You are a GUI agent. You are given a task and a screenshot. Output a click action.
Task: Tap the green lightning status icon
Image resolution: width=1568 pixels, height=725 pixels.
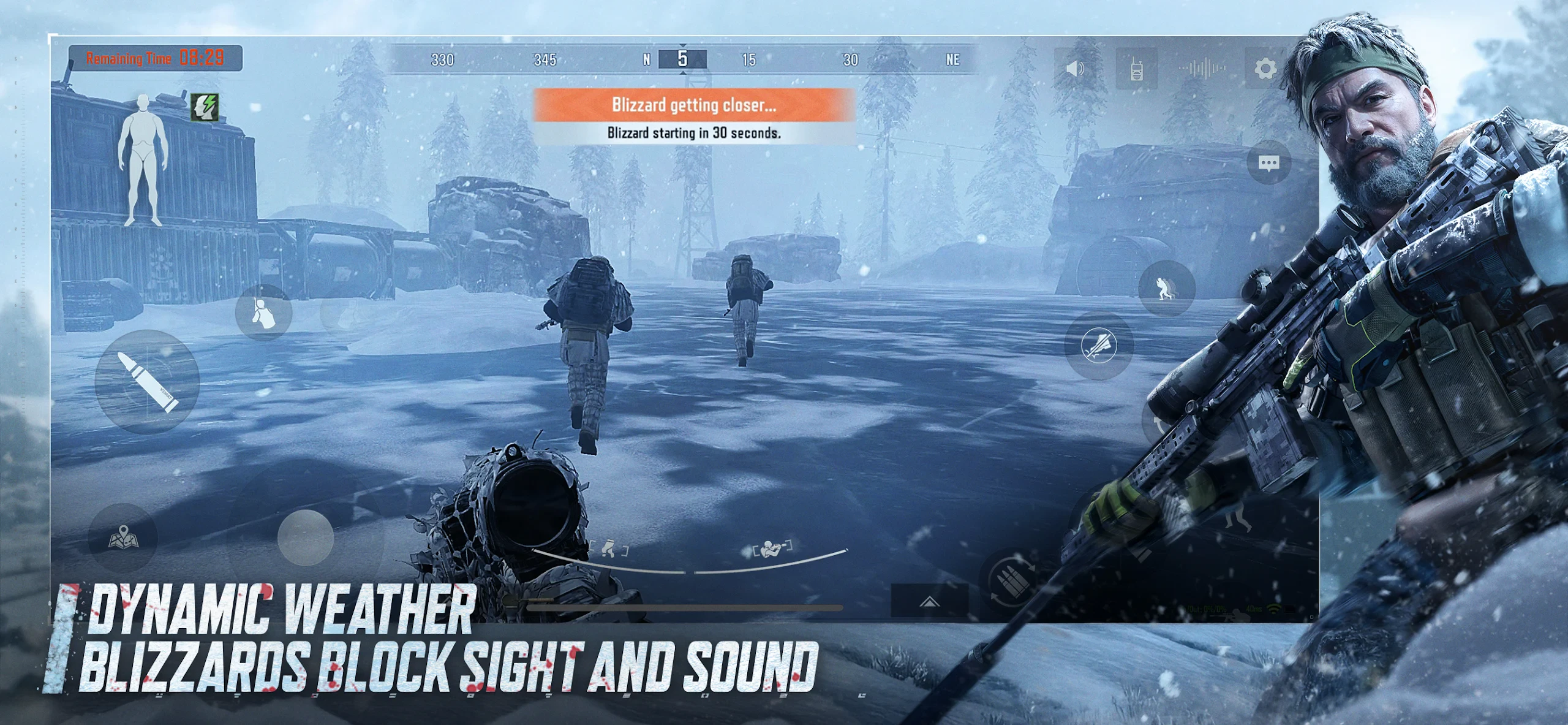204,107
